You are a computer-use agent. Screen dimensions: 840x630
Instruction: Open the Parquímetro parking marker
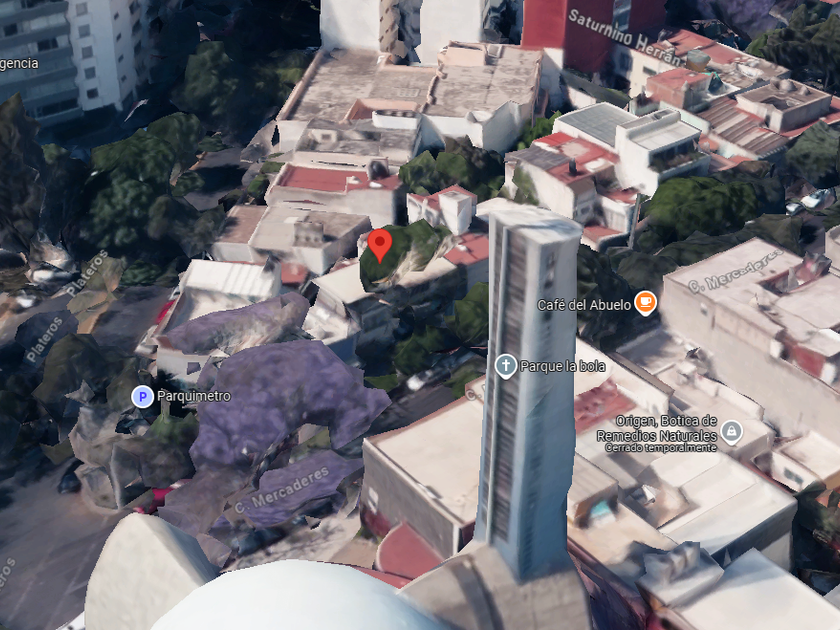tap(142, 397)
